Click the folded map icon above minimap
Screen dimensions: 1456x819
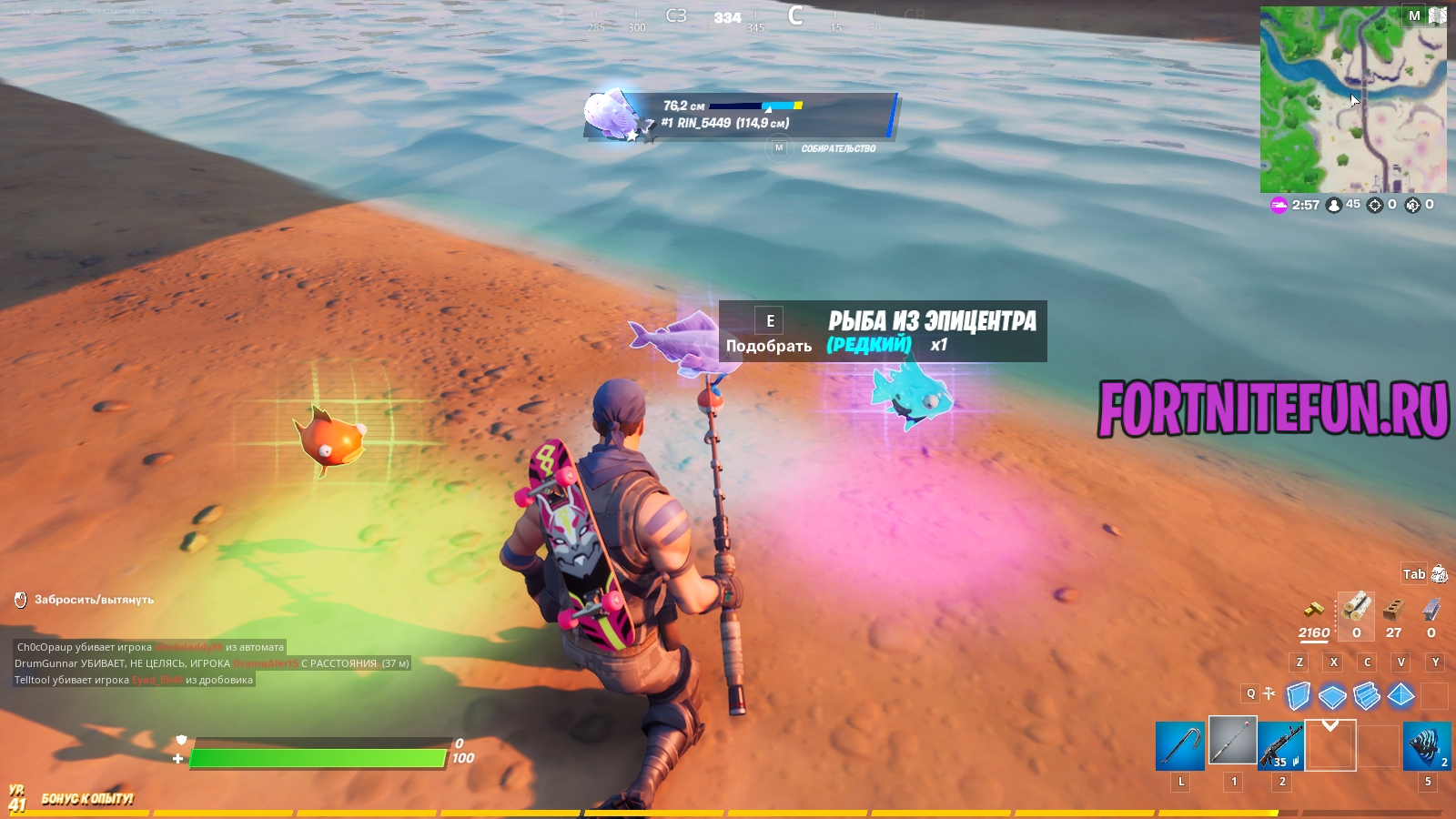pyautogui.click(x=1438, y=15)
